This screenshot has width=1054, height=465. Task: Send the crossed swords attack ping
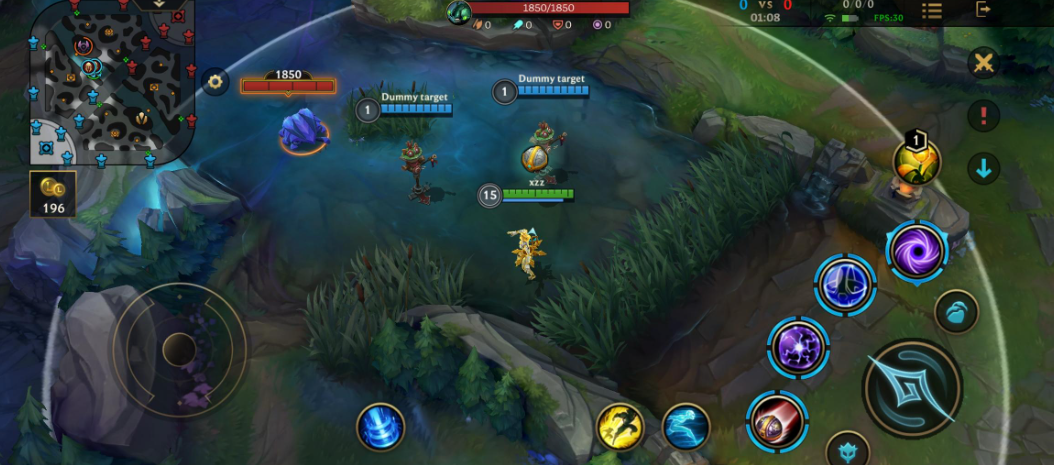(x=984, y=63)
